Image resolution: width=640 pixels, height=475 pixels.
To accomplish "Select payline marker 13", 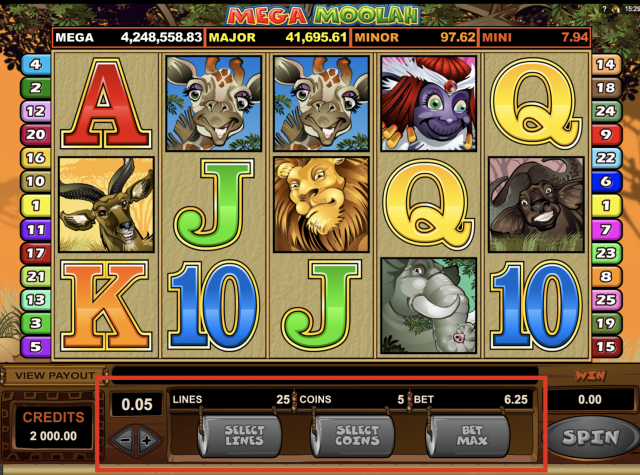I will (34, 299).
